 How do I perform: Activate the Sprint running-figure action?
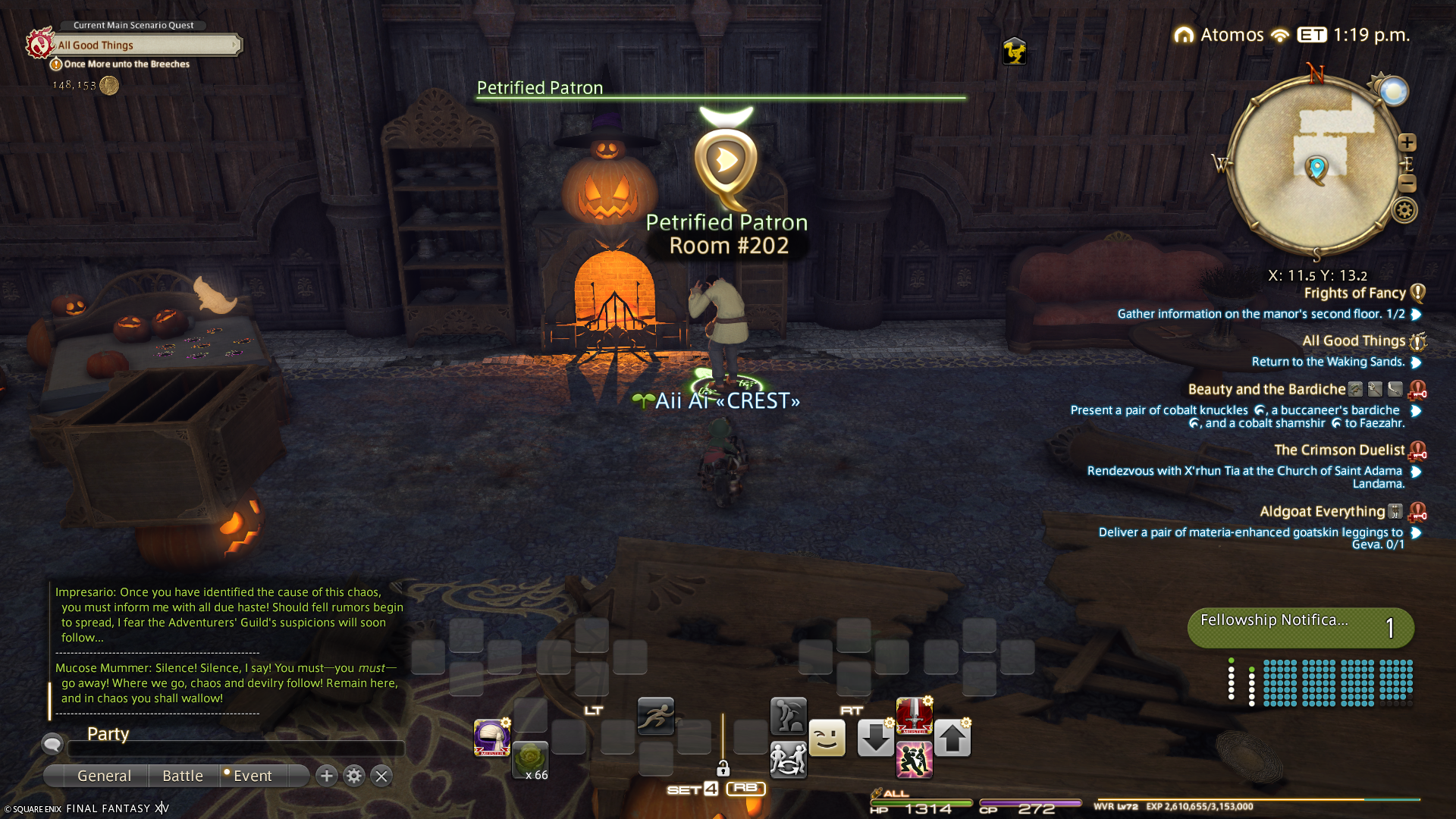click(x=656, y=716)
